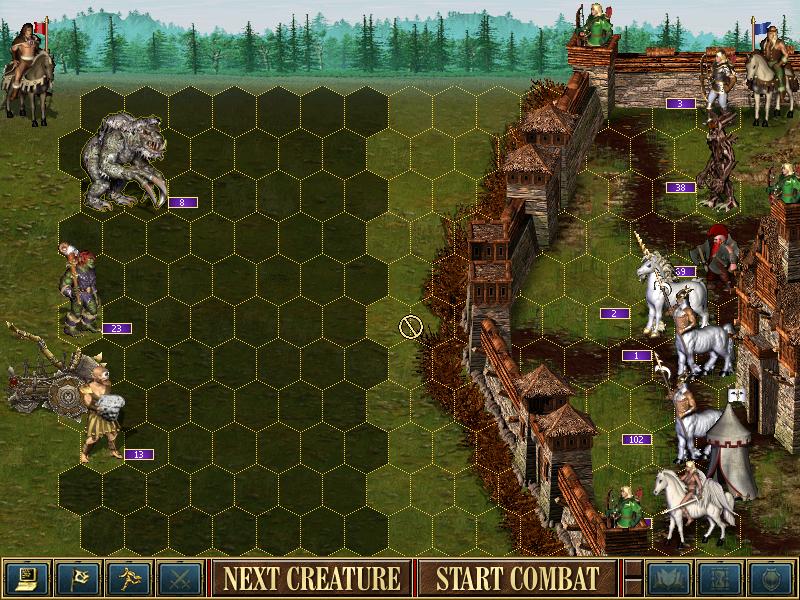800x600 pixels.
Task: Select the Next Creature button
Action: 311,578
